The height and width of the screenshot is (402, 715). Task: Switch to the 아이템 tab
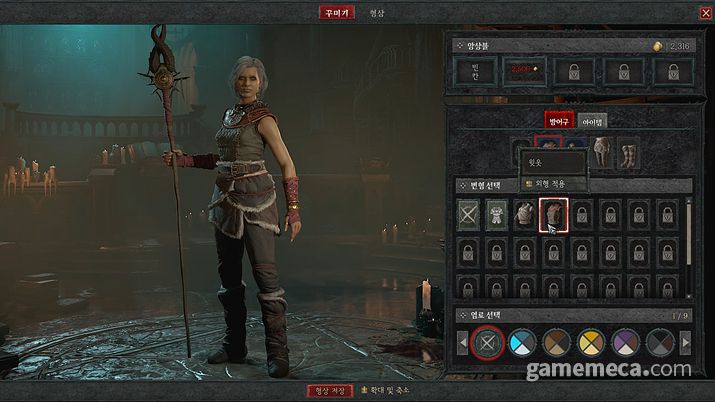tap(593, 121)
